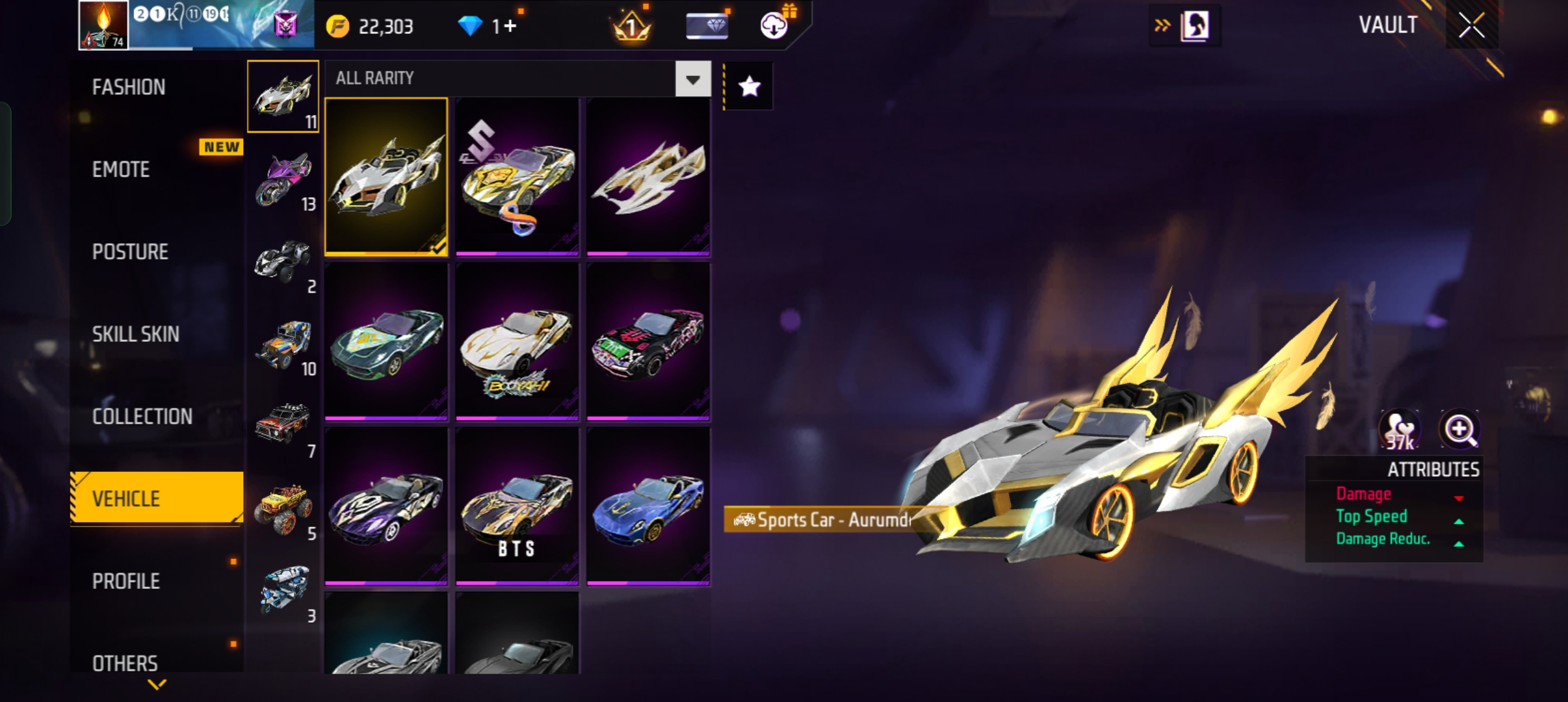Choose the Booyah white sports car skin
1568x702 pixels.
pos(517,342)
